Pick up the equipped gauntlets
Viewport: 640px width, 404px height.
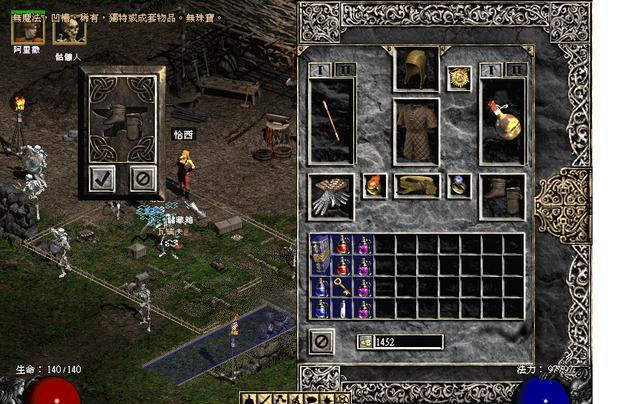point(332,195)
